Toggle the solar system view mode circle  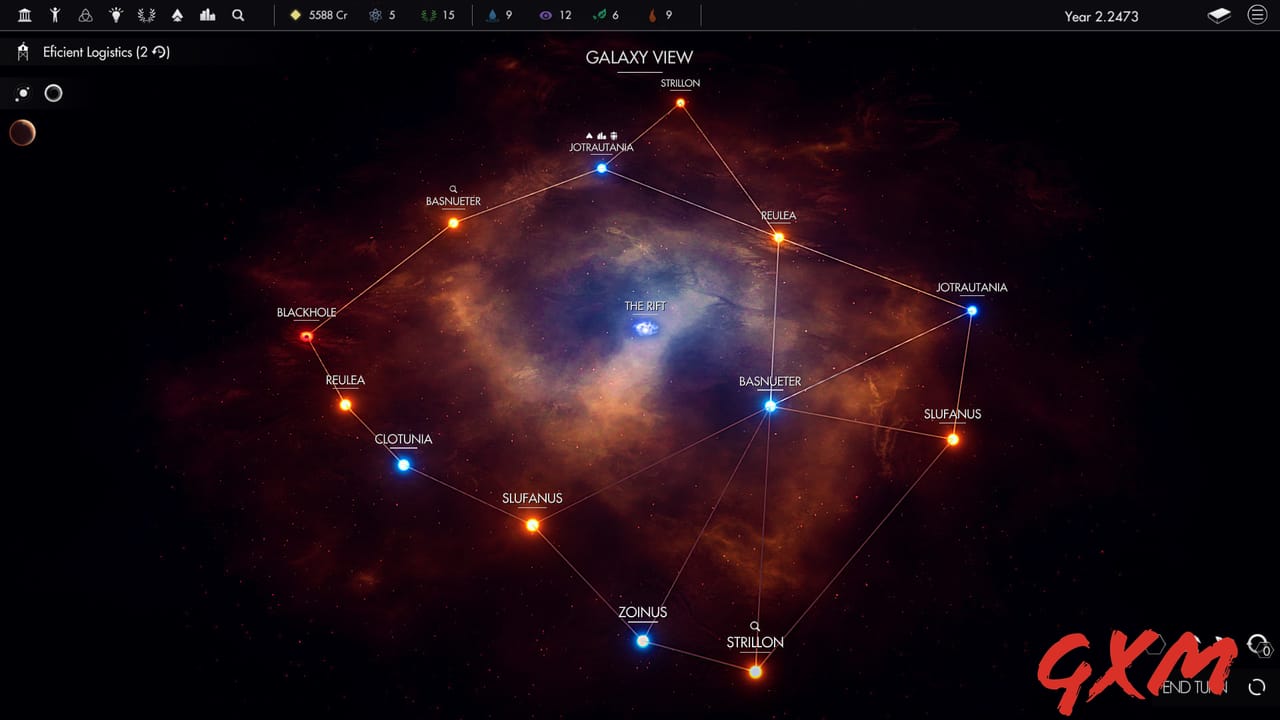(x=21, y=93)
